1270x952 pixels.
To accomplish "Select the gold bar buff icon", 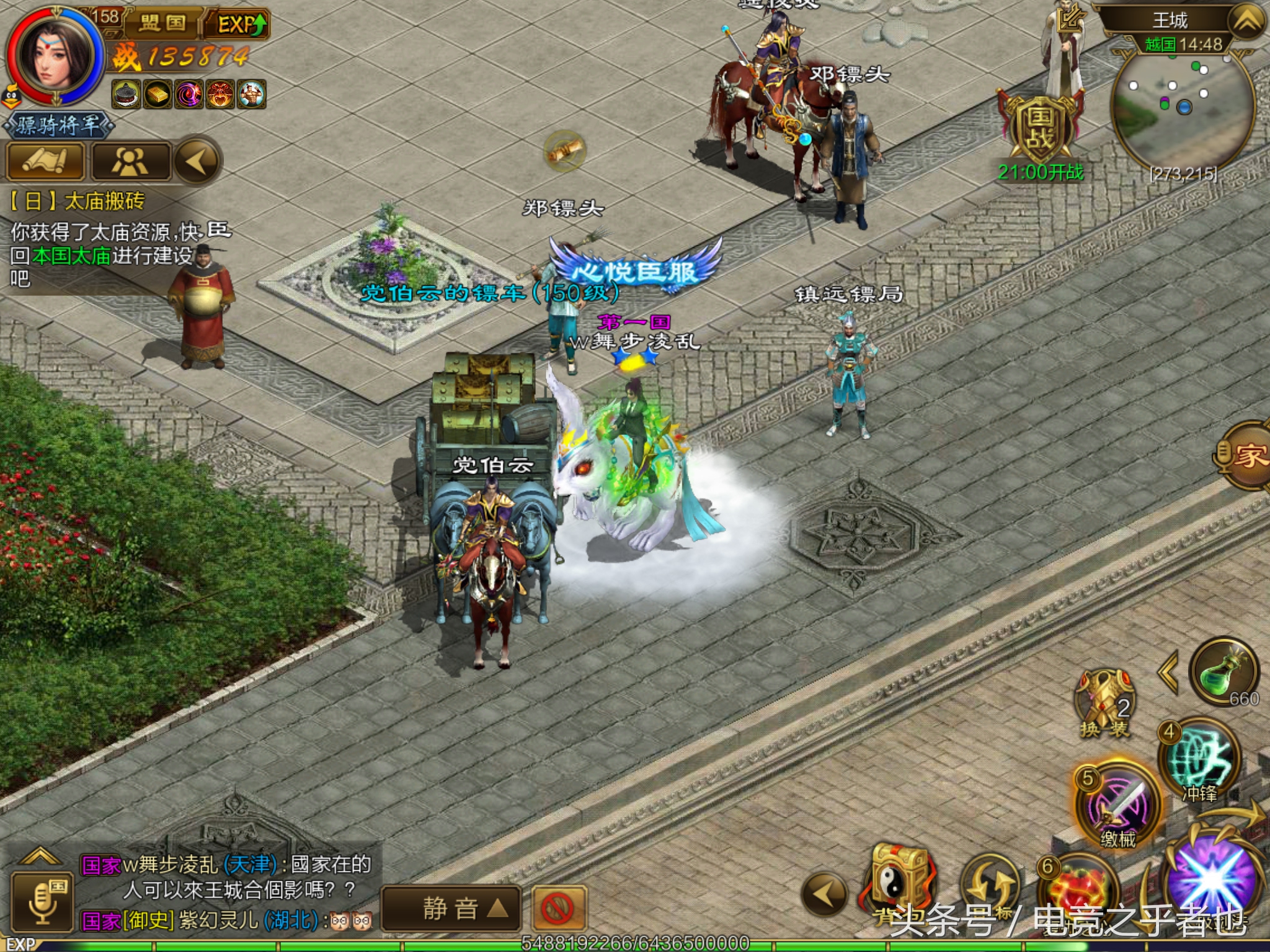I will [158, 95].
